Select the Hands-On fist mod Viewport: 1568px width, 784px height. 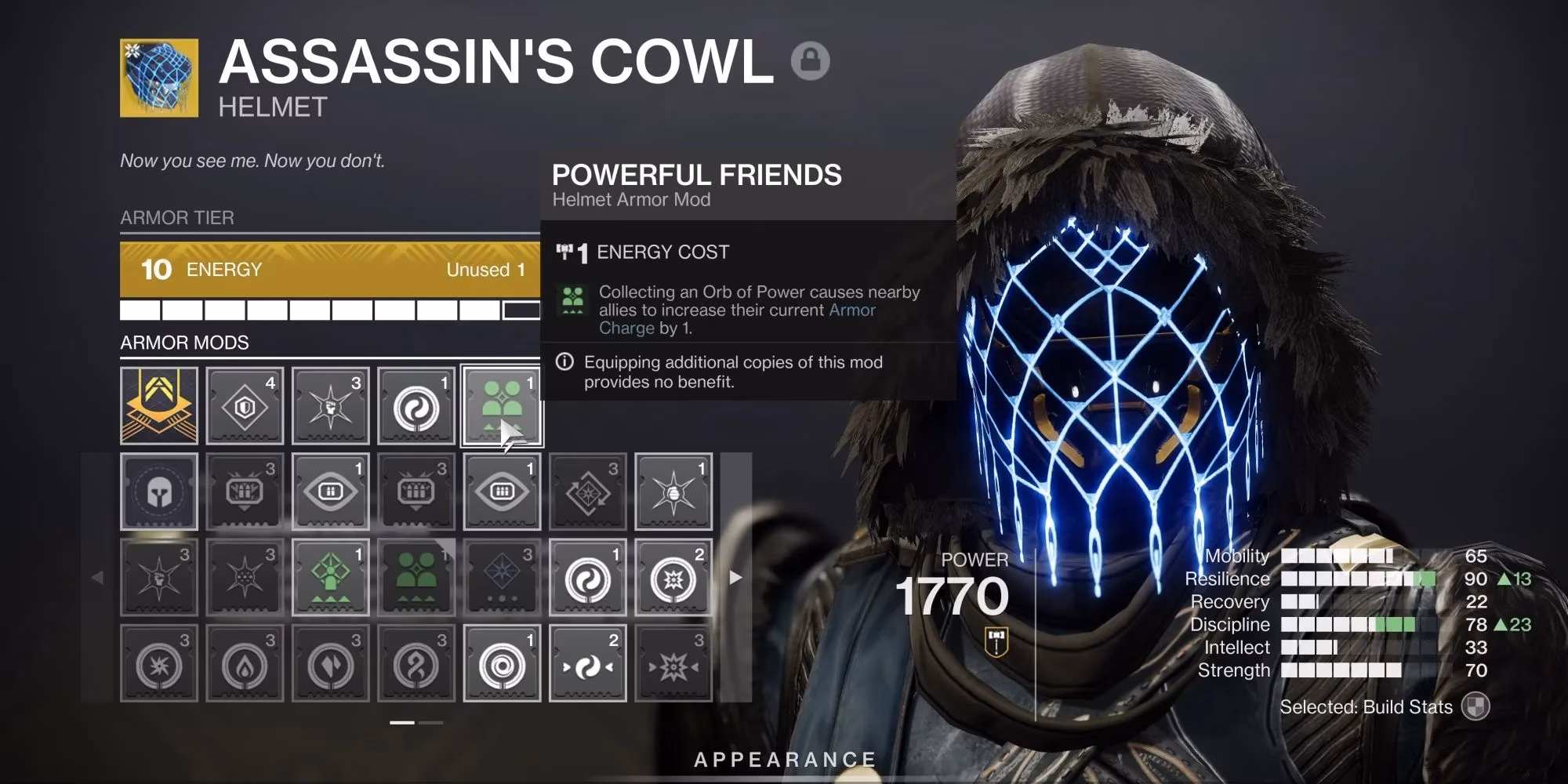(x=331, y=404)
